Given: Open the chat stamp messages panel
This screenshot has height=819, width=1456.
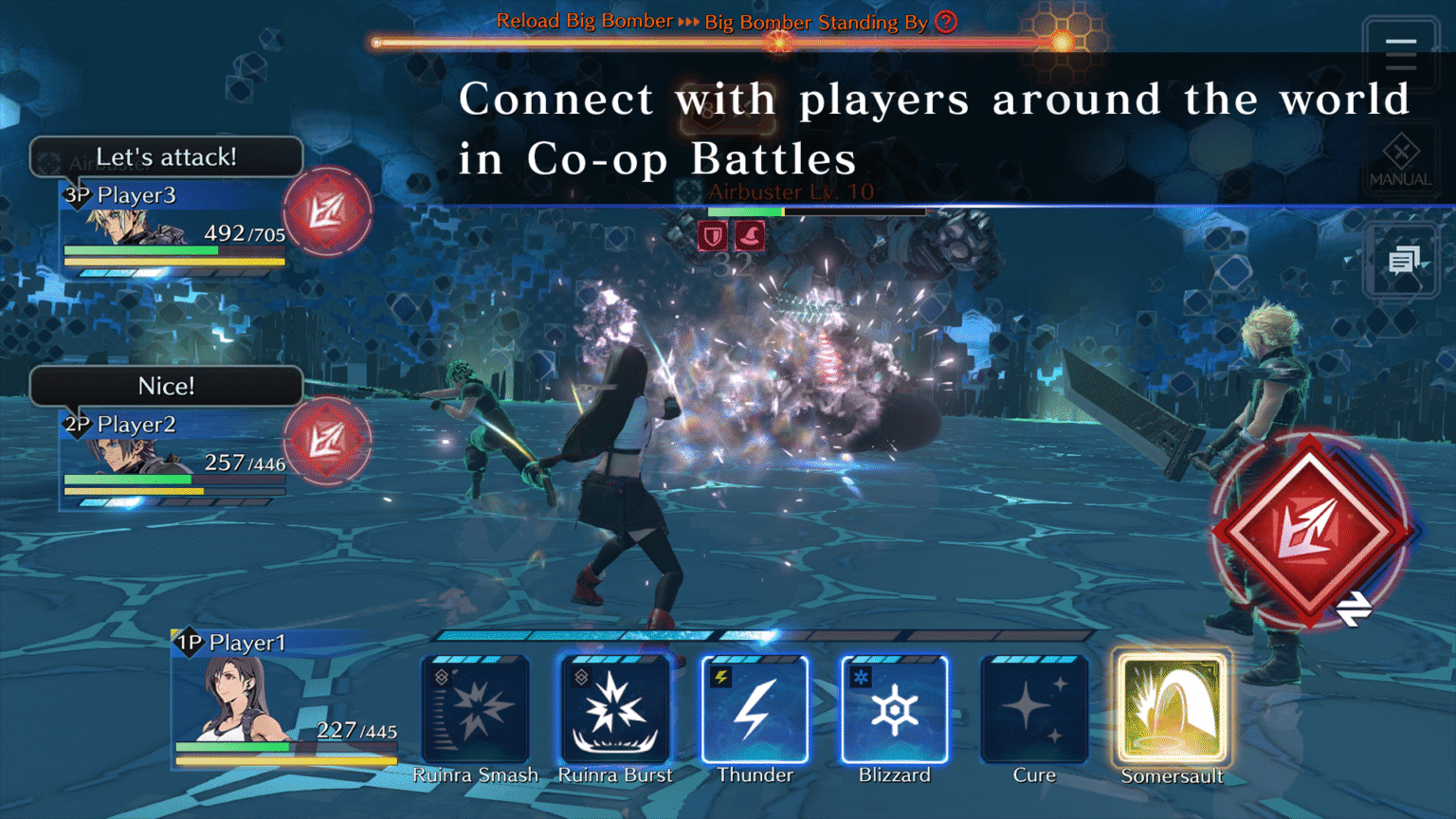Looking at the screenshot, I should (1403, 259).
